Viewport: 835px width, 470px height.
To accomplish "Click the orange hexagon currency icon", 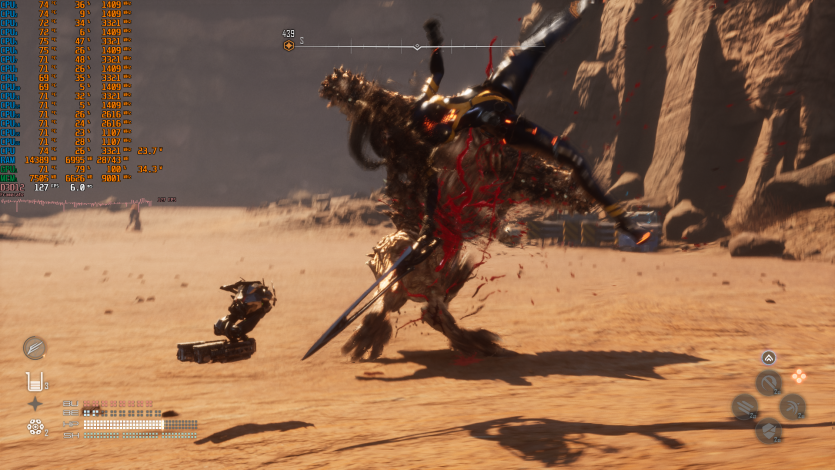I will pos(289,45).
